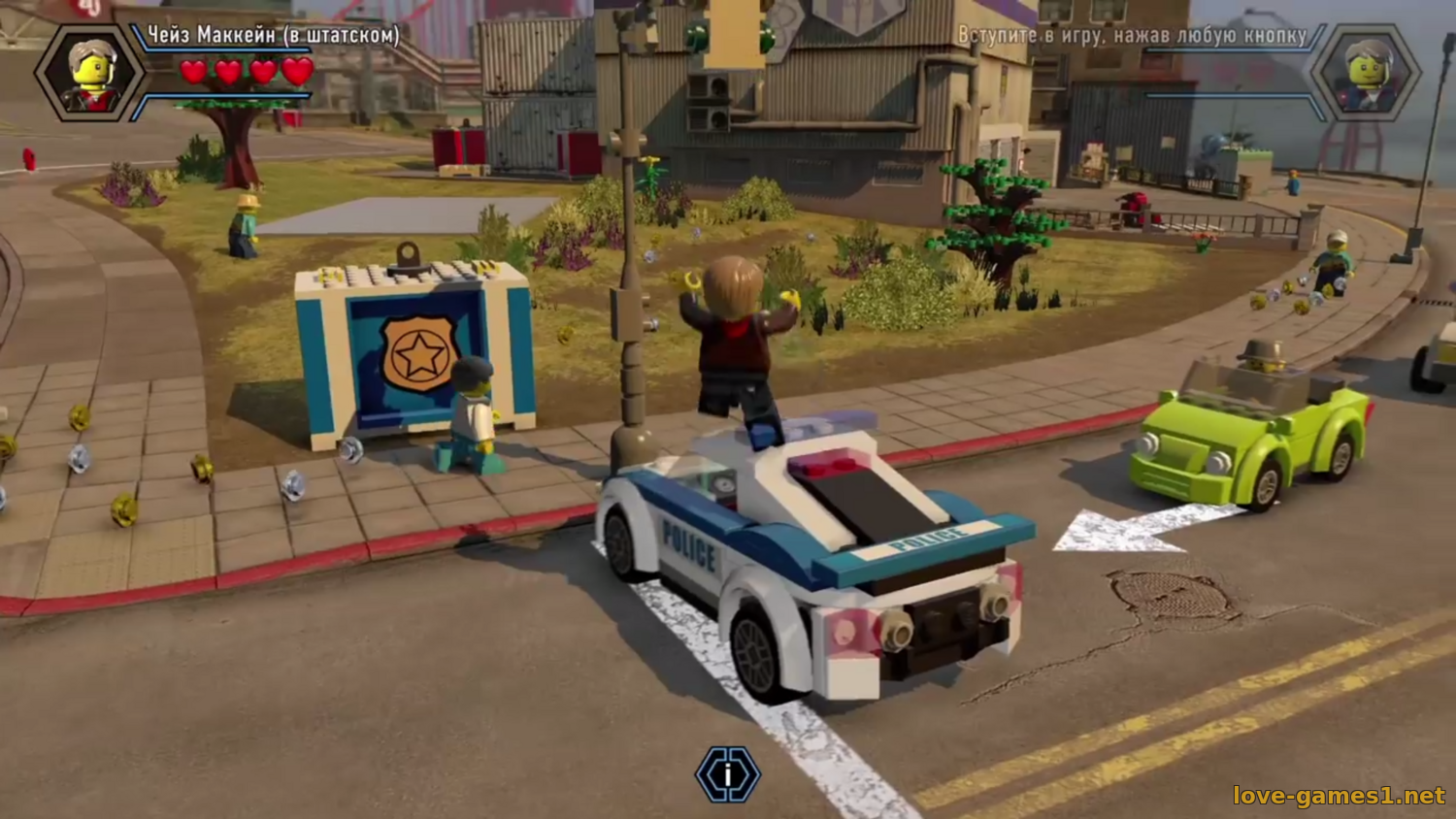1456x819 pixels.
Task: Visit the love-games1.net watermark link
Action: (1339, 796)
